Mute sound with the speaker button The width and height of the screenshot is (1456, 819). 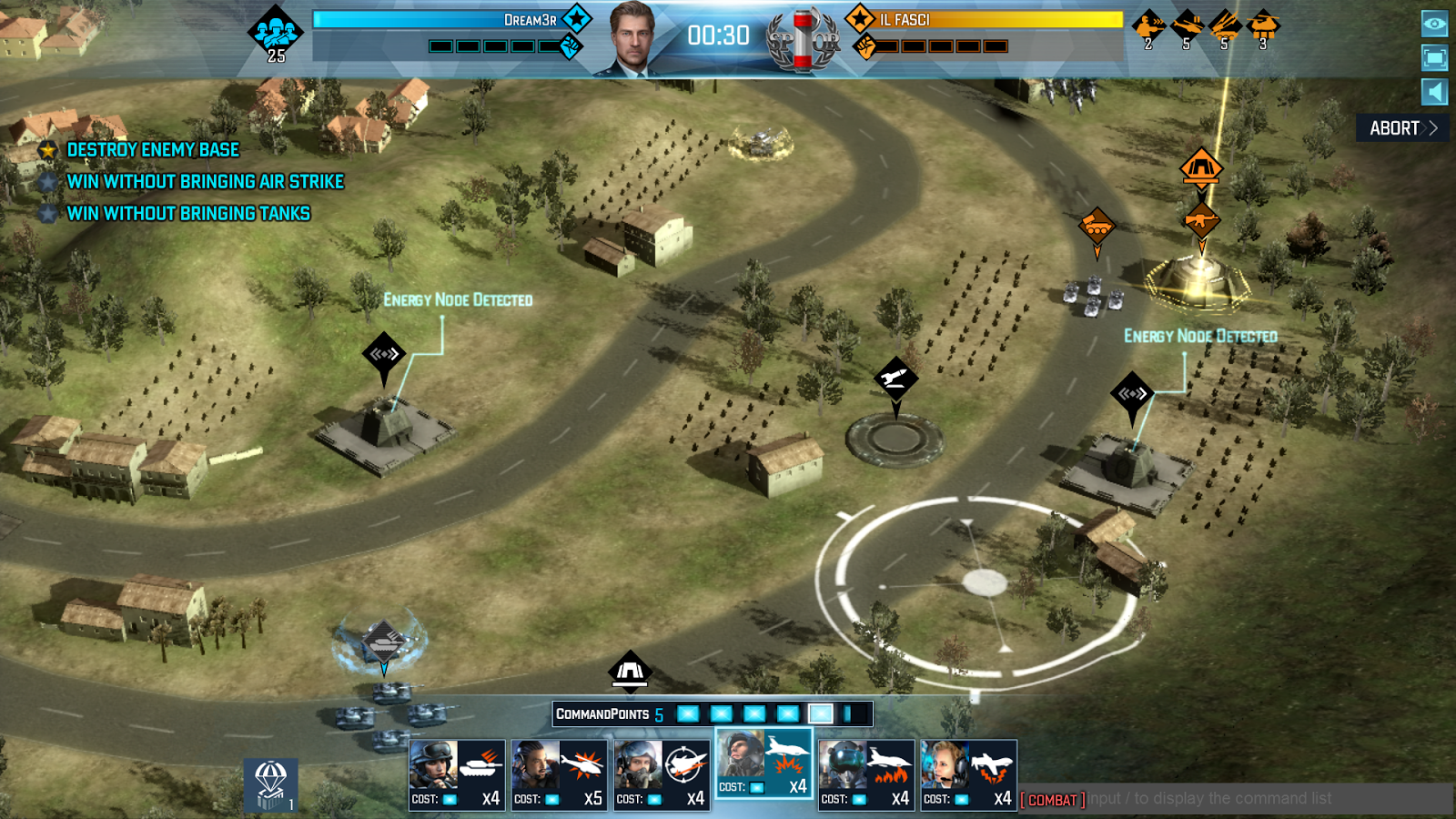(x=1434, y=92)
